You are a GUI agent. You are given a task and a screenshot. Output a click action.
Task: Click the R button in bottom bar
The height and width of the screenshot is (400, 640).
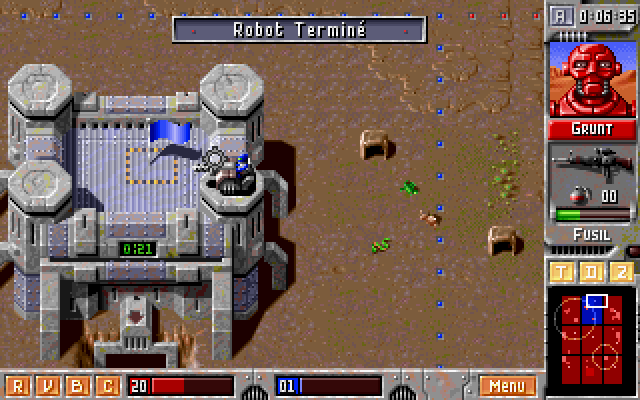pyautogui.click(x=16, y=386)
